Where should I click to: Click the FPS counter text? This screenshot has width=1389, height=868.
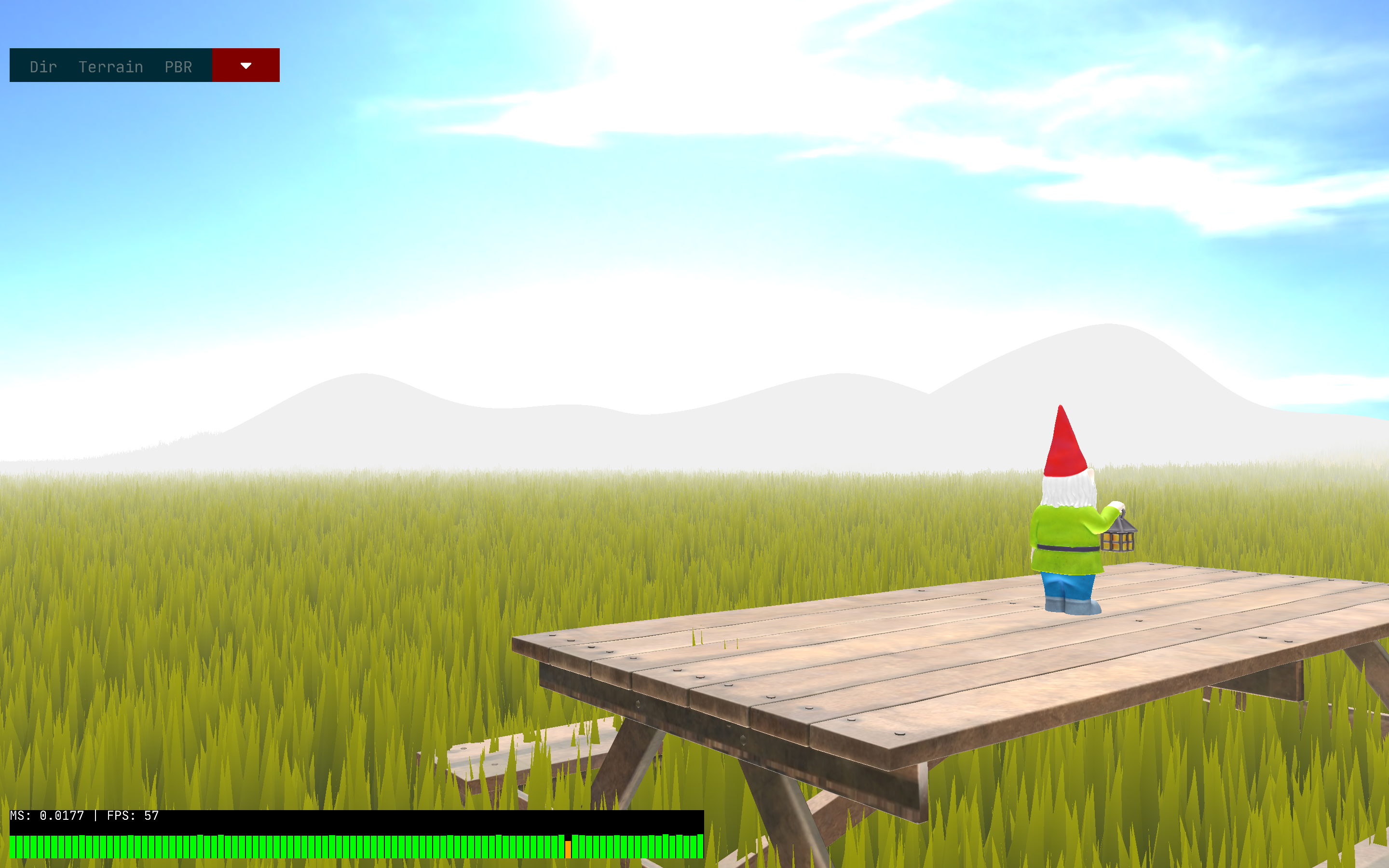(132, 815)
